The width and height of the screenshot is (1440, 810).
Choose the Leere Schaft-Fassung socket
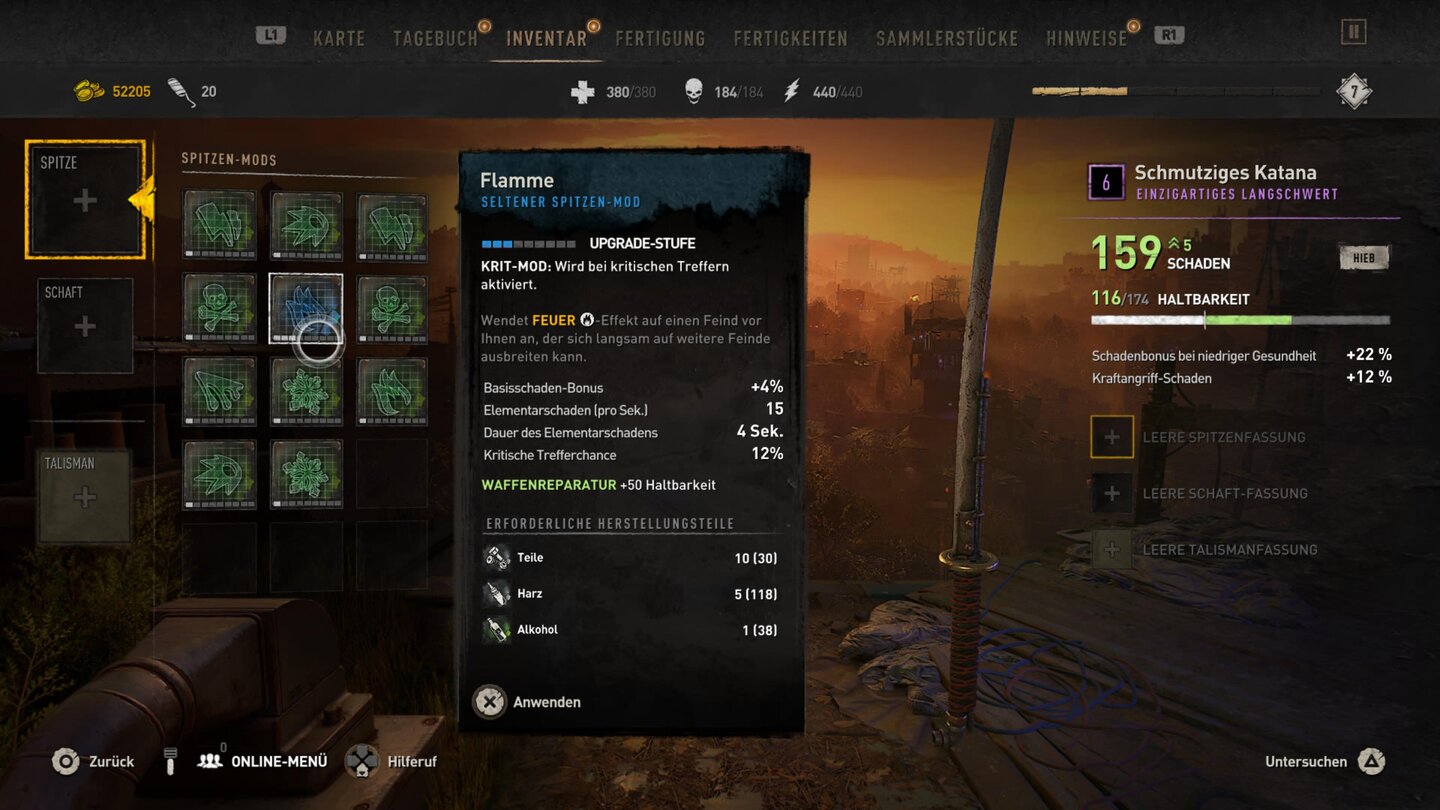(1112, 493)
